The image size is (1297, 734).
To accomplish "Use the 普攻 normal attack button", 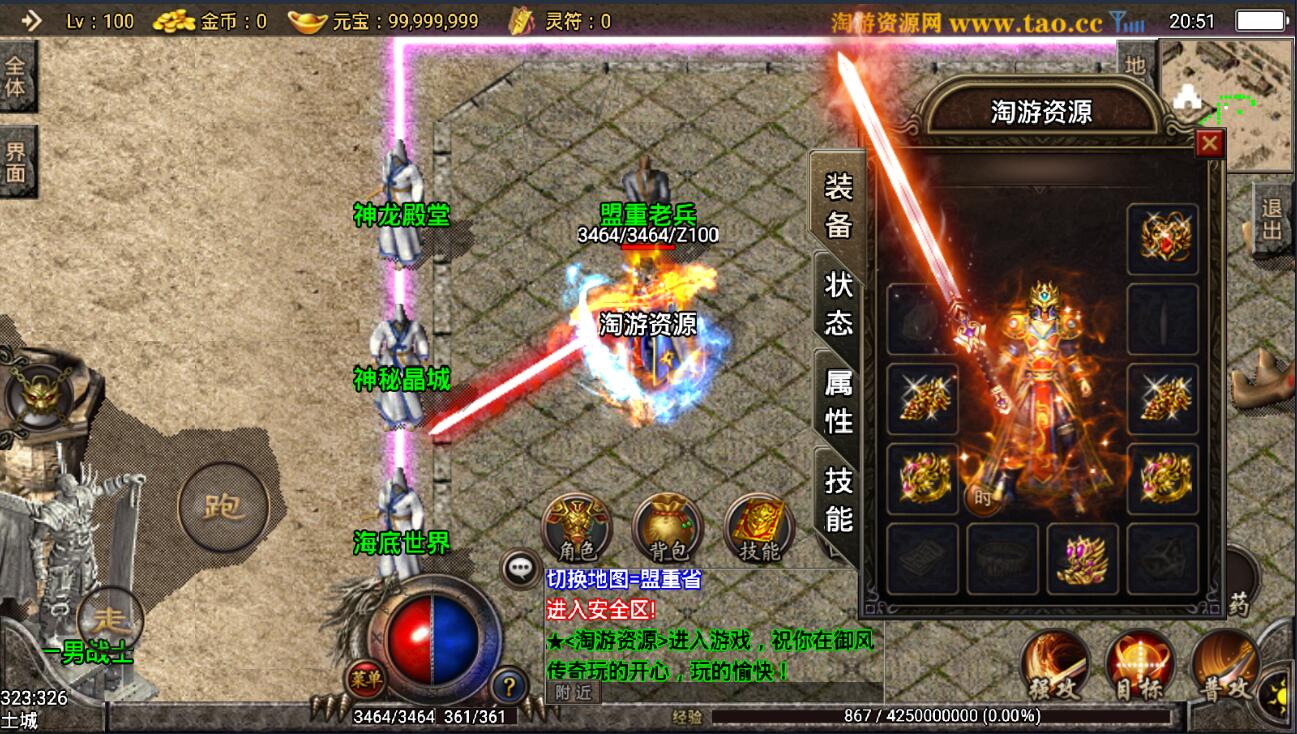I will pyautogui.click(x=1225, y=666).
